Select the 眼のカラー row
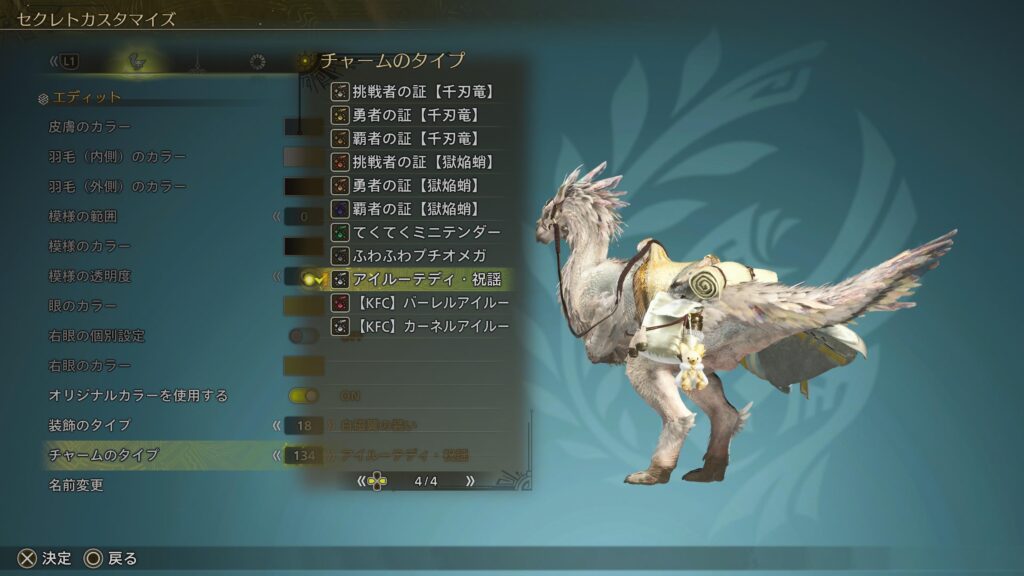Viewport: 1024px width, 576px height. (83, 306)
